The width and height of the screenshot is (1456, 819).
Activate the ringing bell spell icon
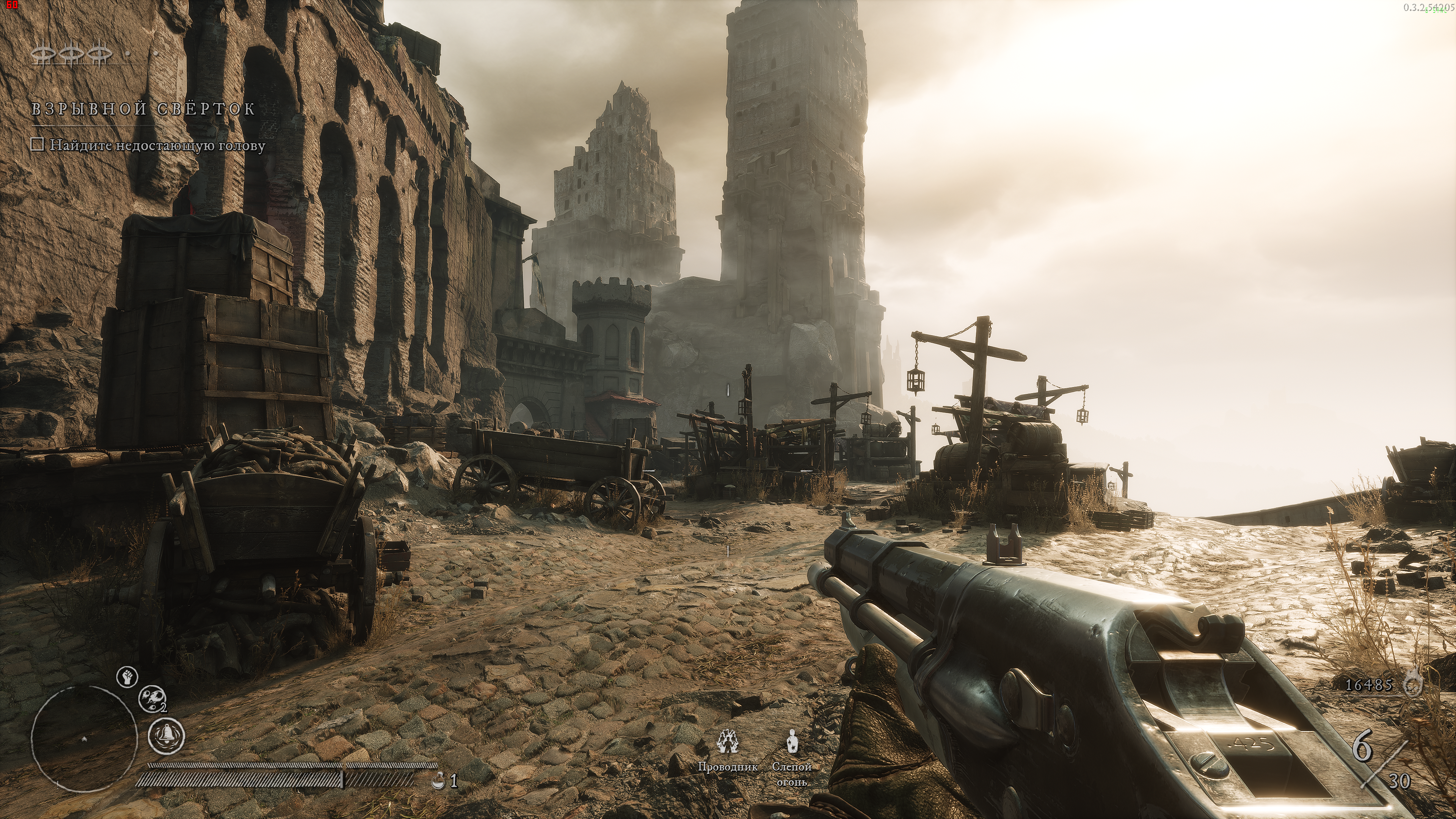tap(166, 736)
